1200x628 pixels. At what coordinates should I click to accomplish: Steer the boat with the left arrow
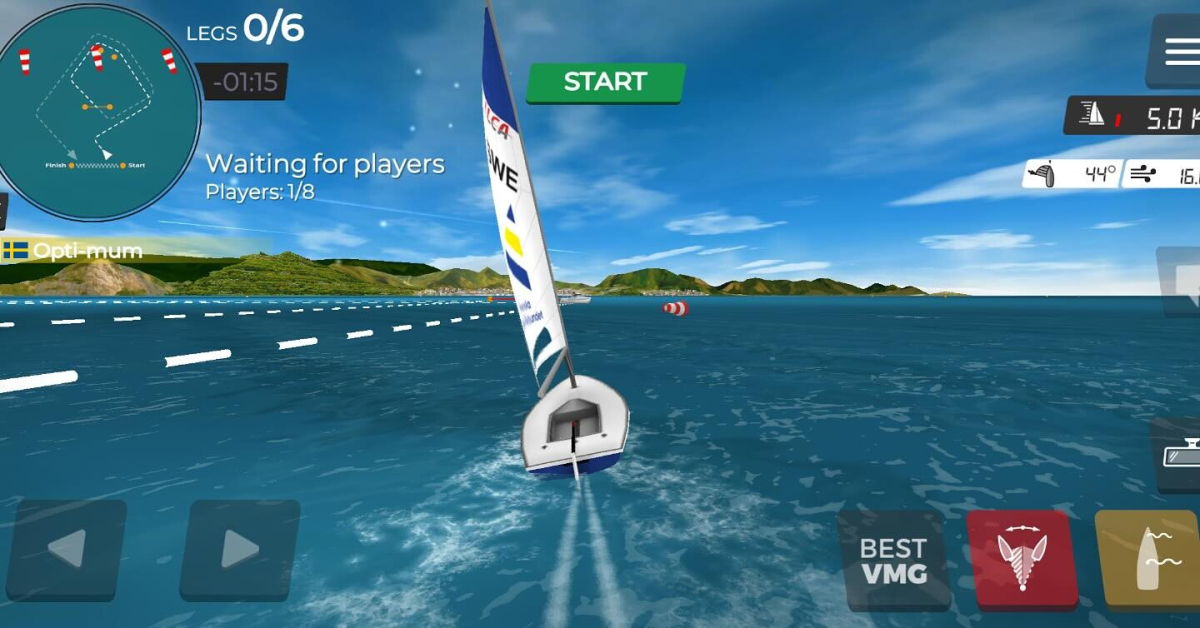tap(67, 548)
